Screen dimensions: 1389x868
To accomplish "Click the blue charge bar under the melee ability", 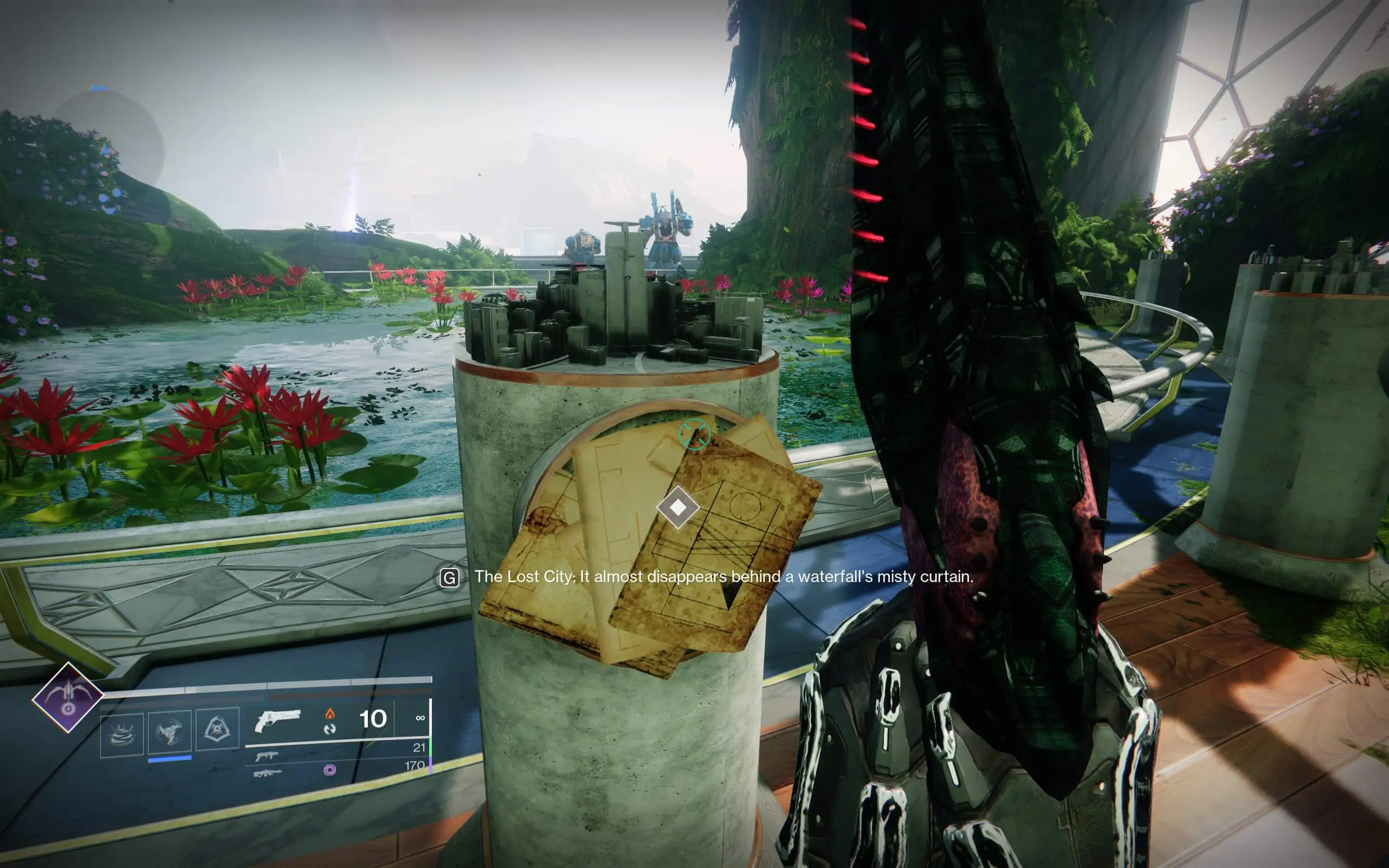I will [169, 757].
